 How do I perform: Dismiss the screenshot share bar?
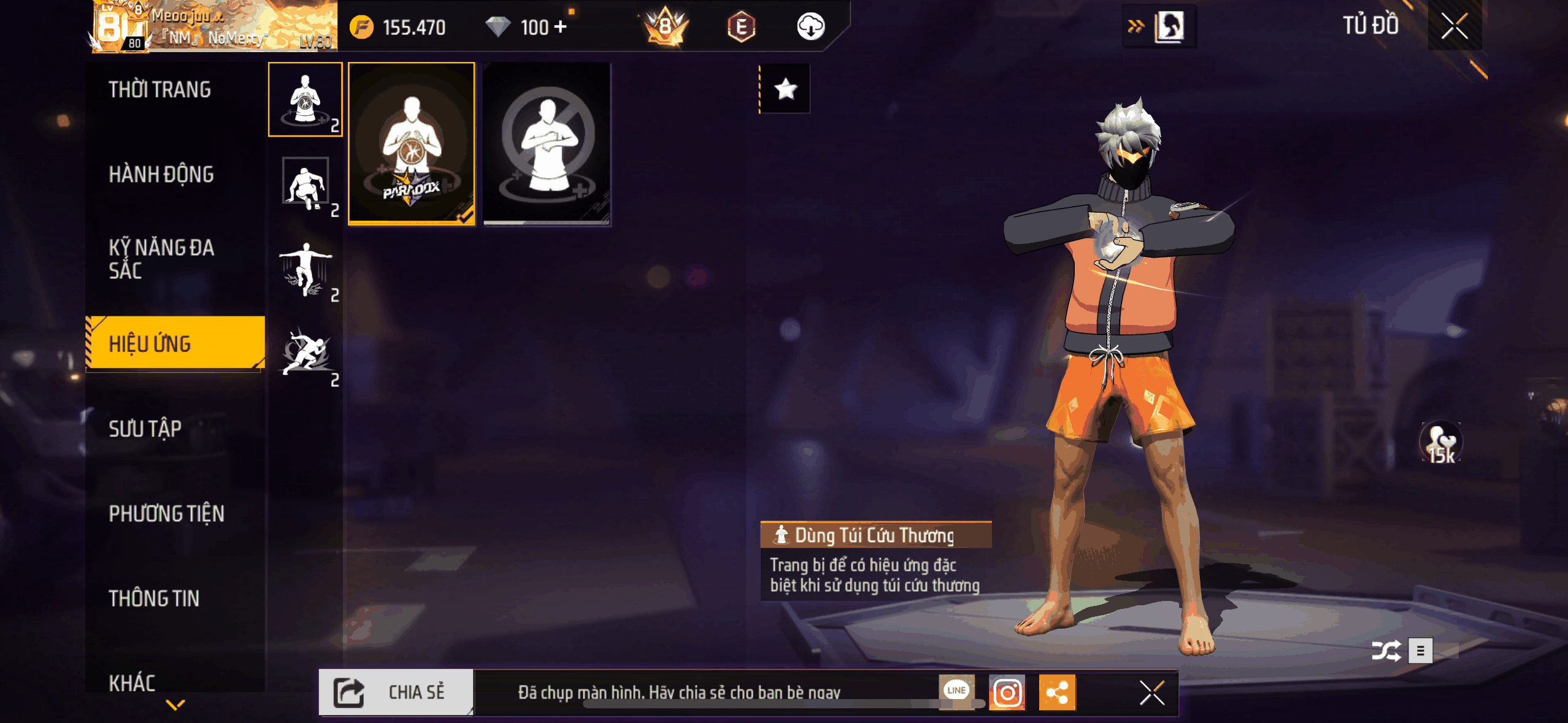click(1151, 693)
